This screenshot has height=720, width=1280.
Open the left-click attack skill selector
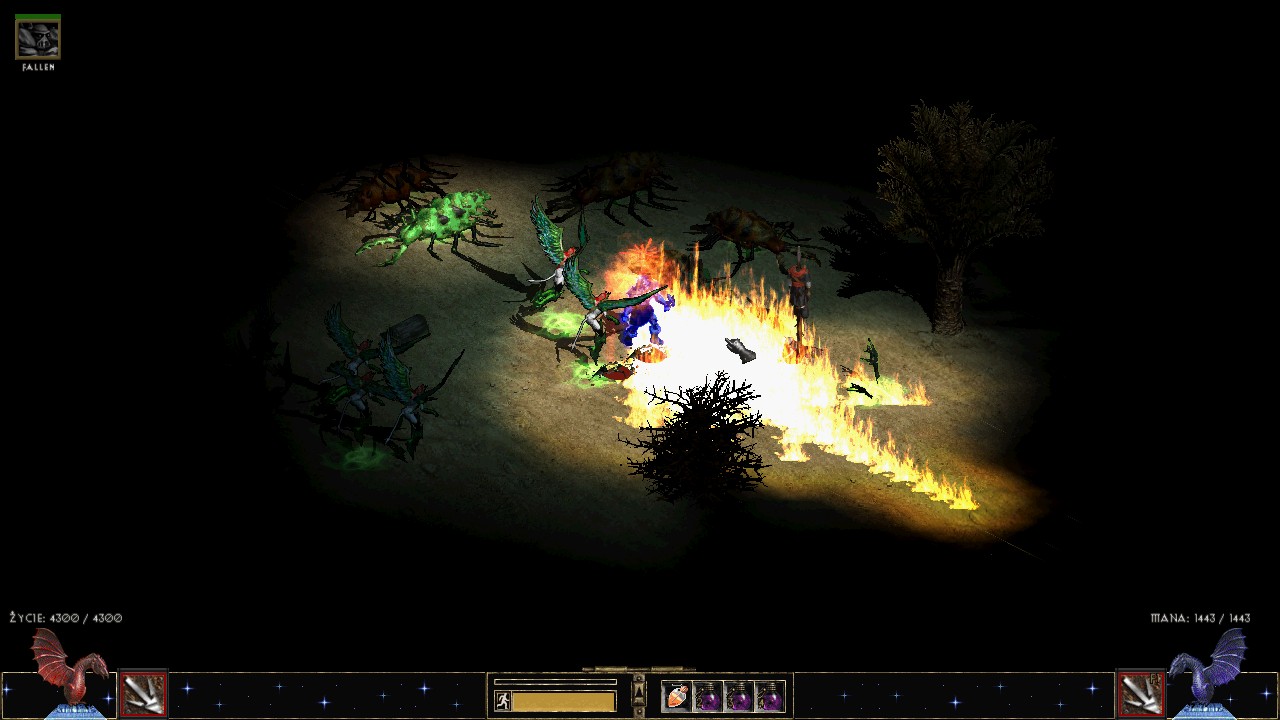[143, 695]
